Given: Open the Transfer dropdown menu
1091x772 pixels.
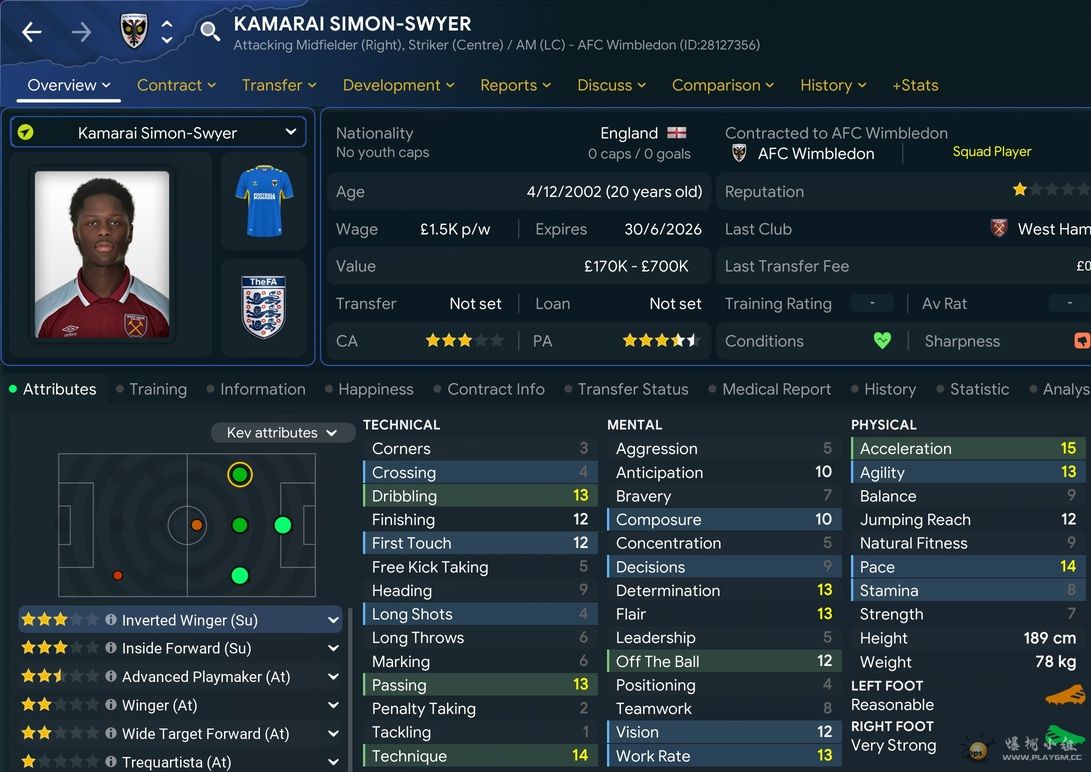Looking at the screenshot, I should [x=279, y=85].
